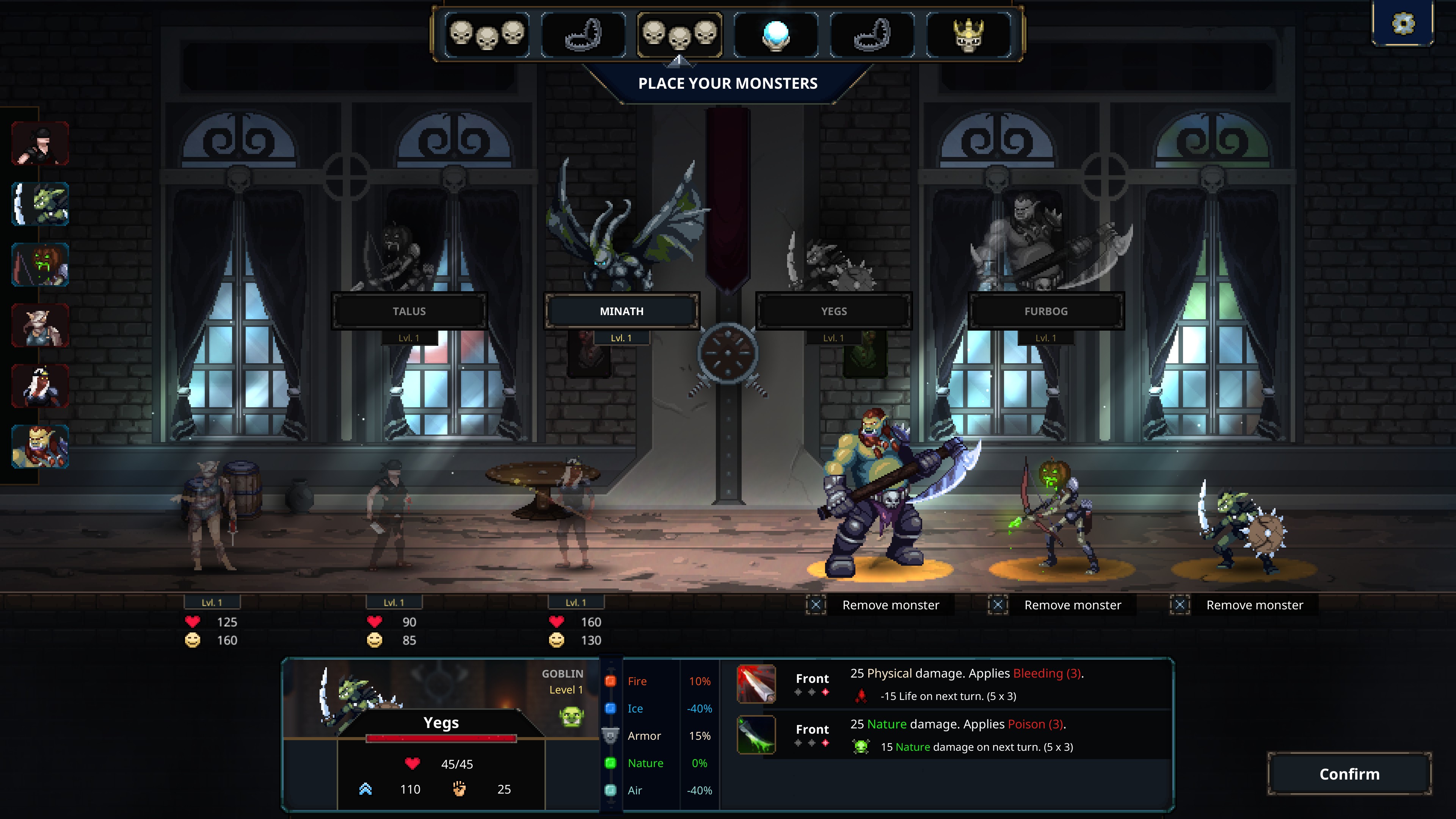Choose the orc portrait in the roster

click(x=40, y=447)
